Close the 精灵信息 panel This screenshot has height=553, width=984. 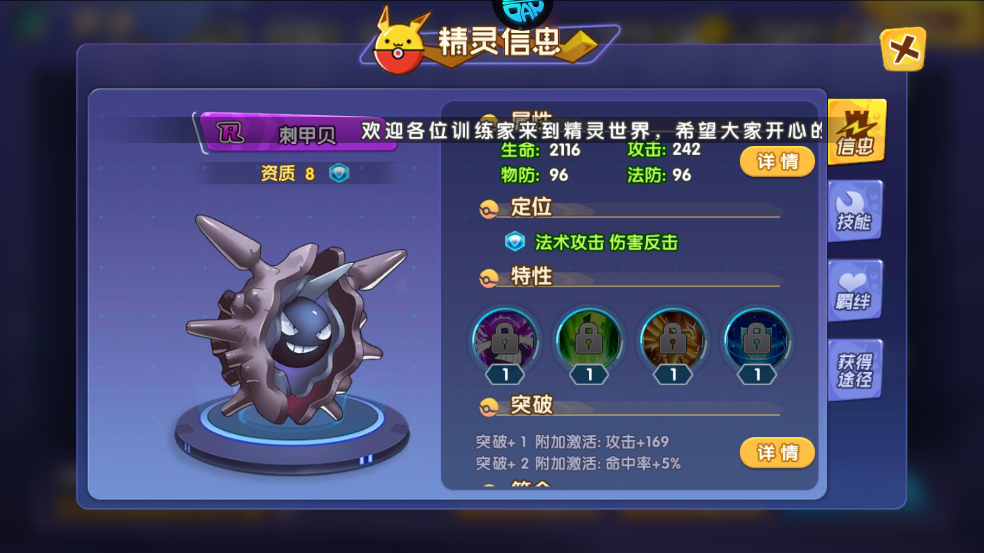point(902,49)
